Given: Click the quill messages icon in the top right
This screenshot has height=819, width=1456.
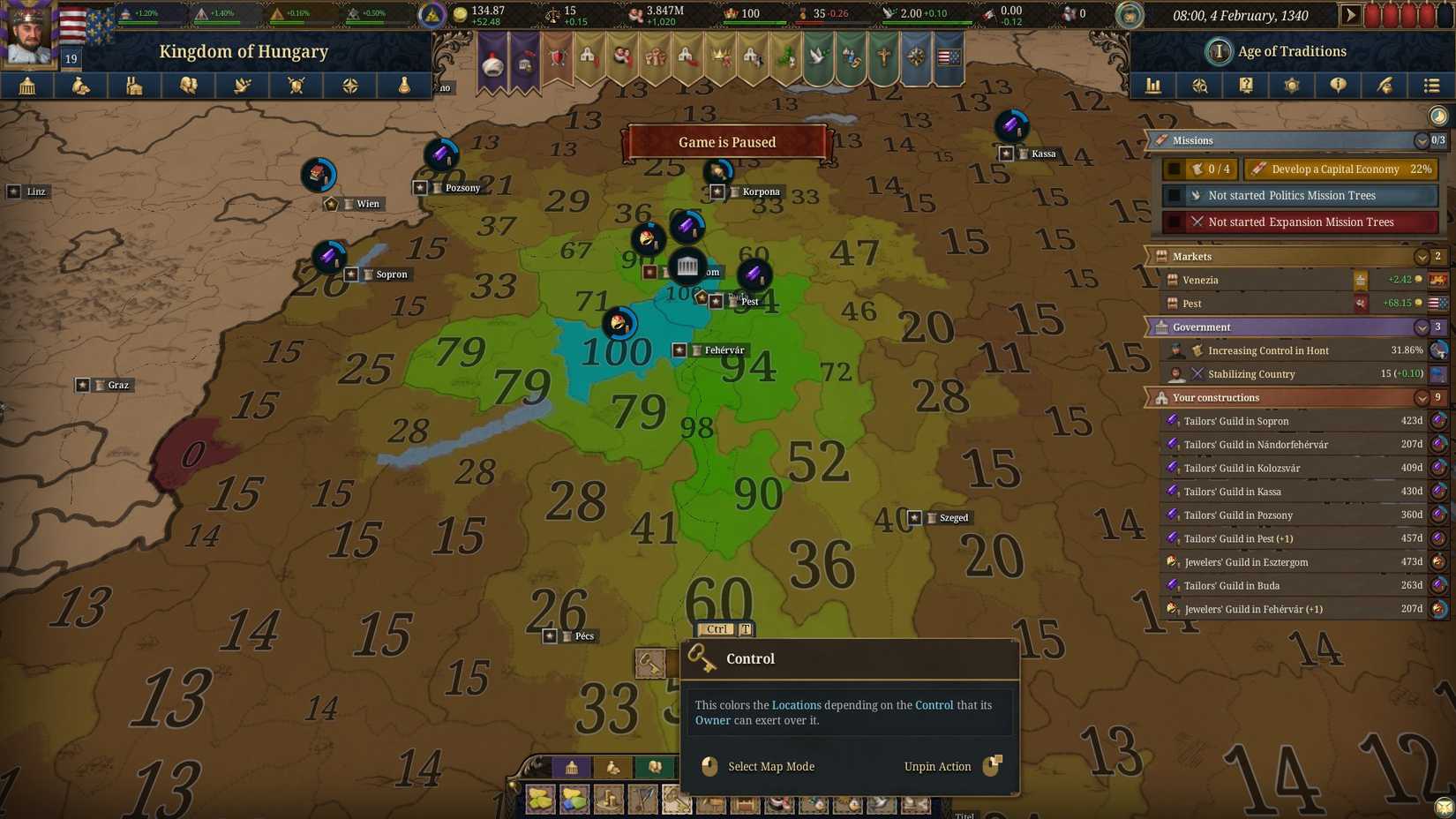Looking at the screenshot, I should pyautogui.click(x=1385, y=86).
